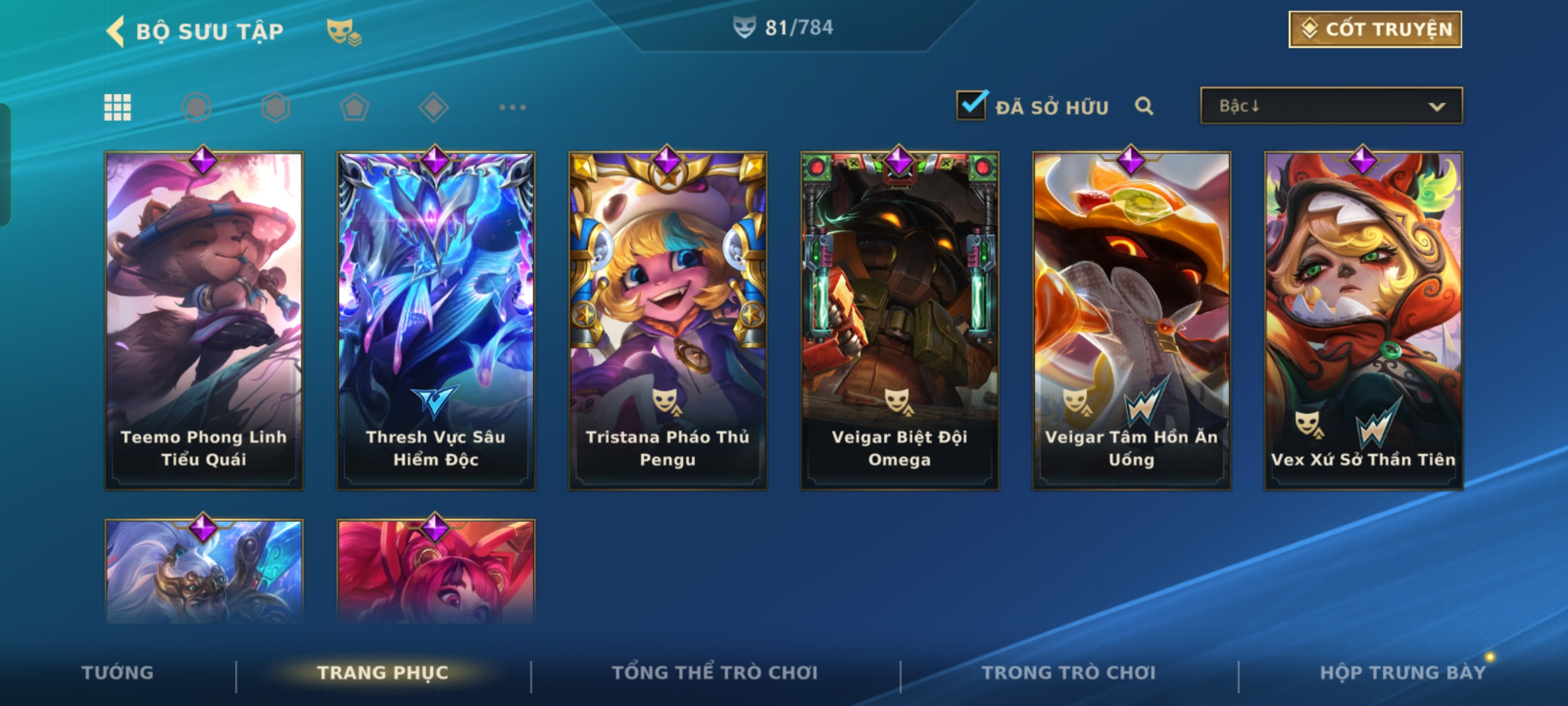The image size is (1568, 706).
Task: Click the golden masks icon beside title
Action: [343, 31]
